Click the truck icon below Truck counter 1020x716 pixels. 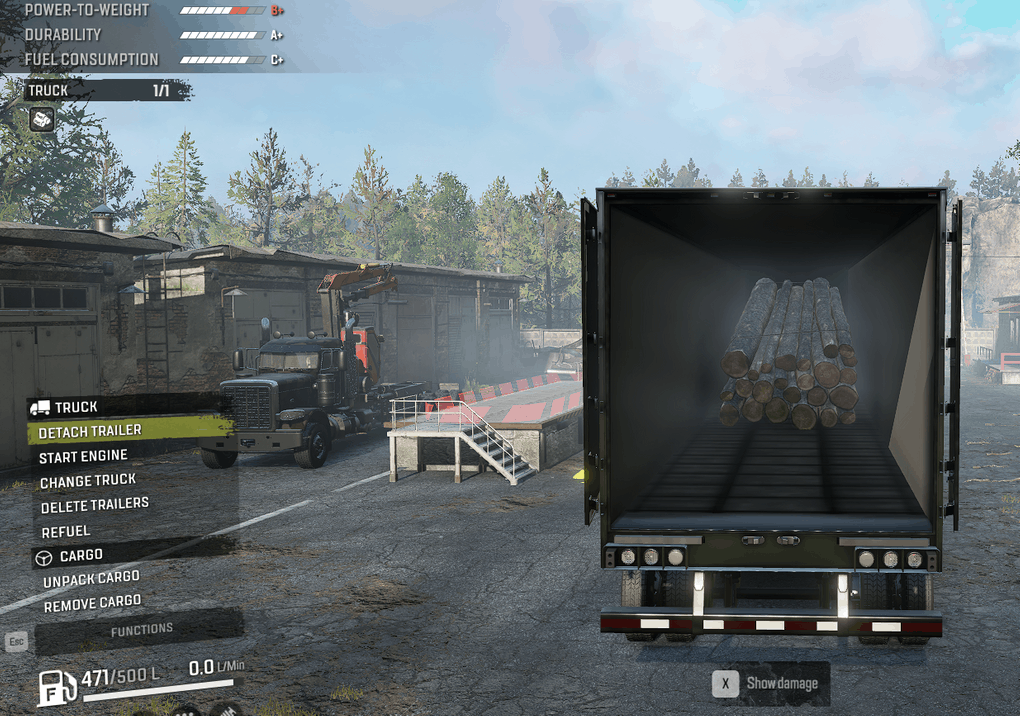tap(41, 120)
